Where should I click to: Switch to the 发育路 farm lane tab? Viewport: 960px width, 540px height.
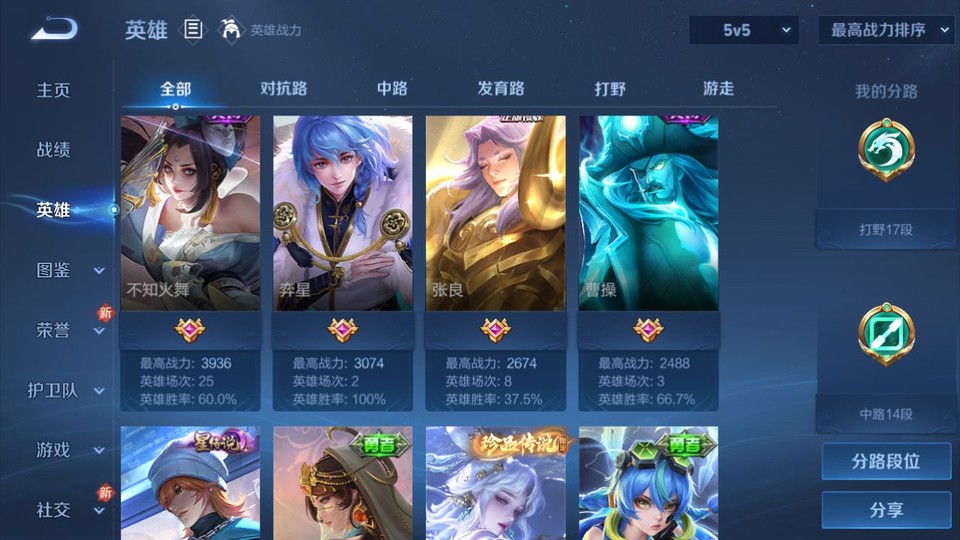pyautogui.click(x=501, y=88)
